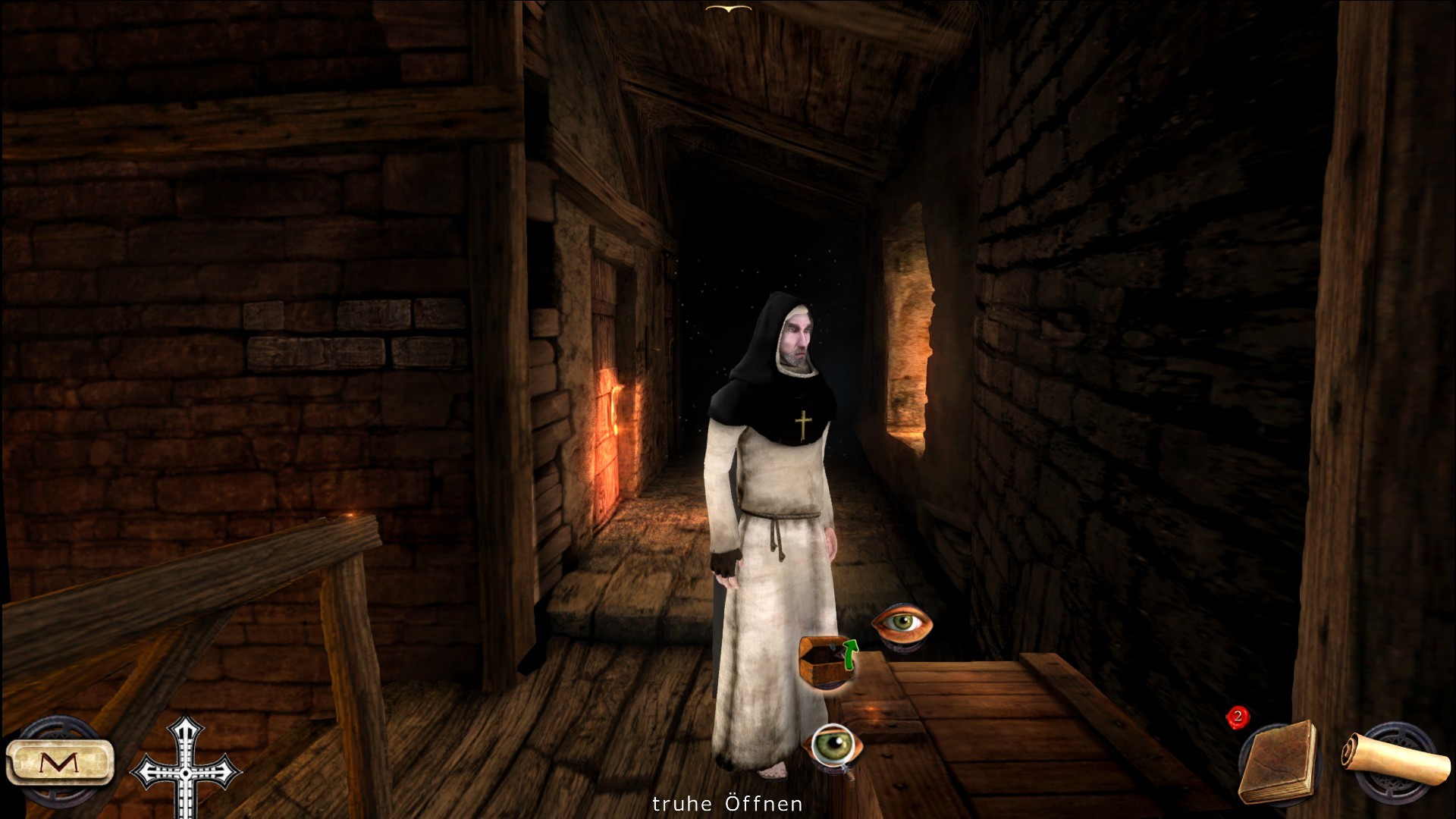Show the rolled parchment scroll
This screenshot has width=1456, height=819.
click(x=1394, y=759)
